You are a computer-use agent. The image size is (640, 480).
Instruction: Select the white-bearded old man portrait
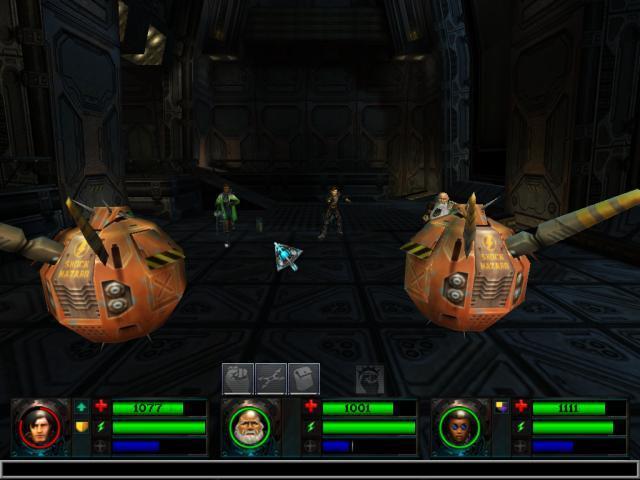[x=250, y=428]
